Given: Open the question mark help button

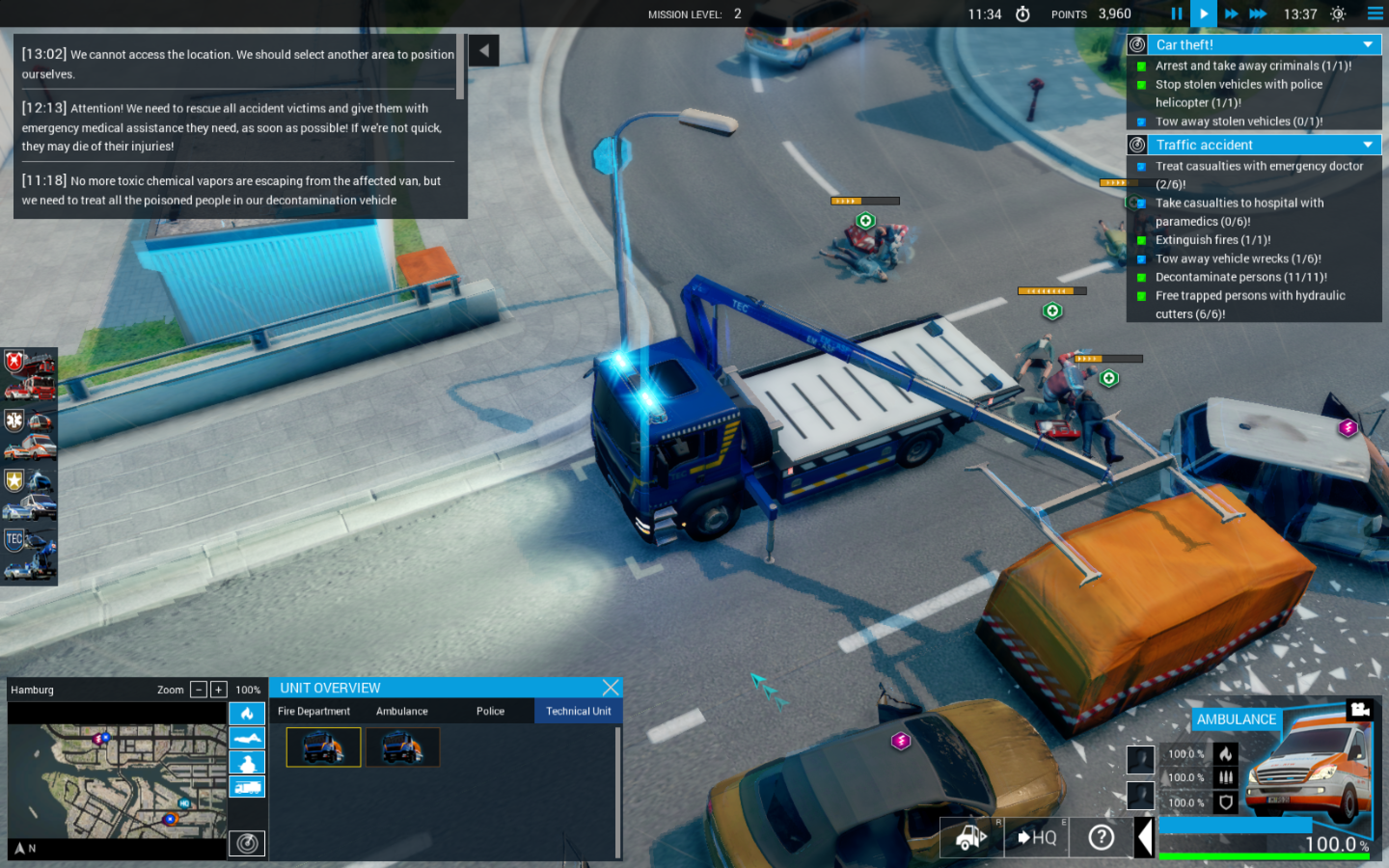Looking at the screenshot, I should coord(1101,838).
